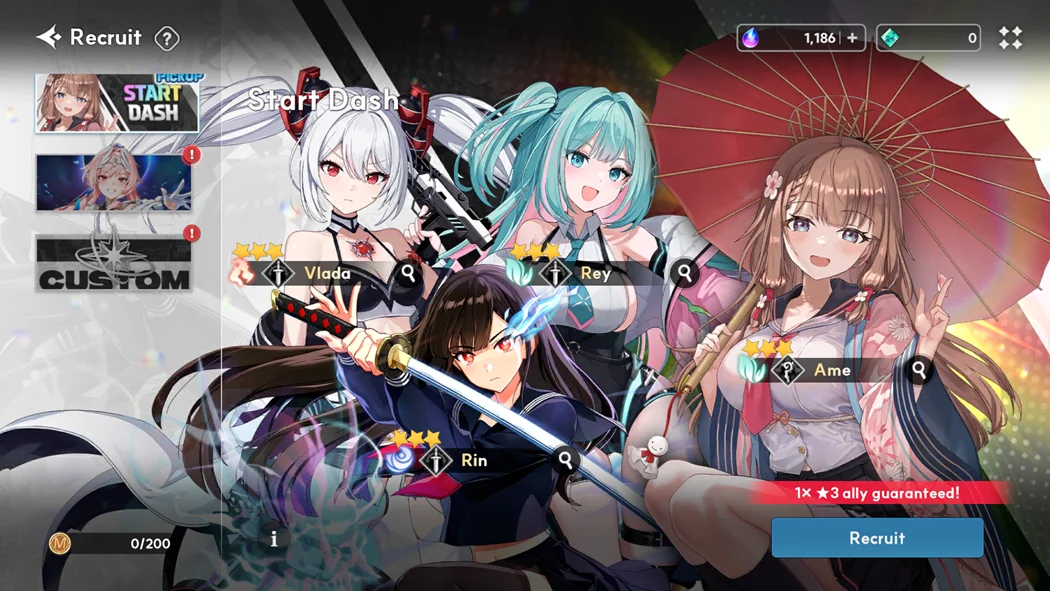Open the four-diamond menu icon
Image resolution: width=1050 pixels, height=591 pixels.
click(1011, 38)
